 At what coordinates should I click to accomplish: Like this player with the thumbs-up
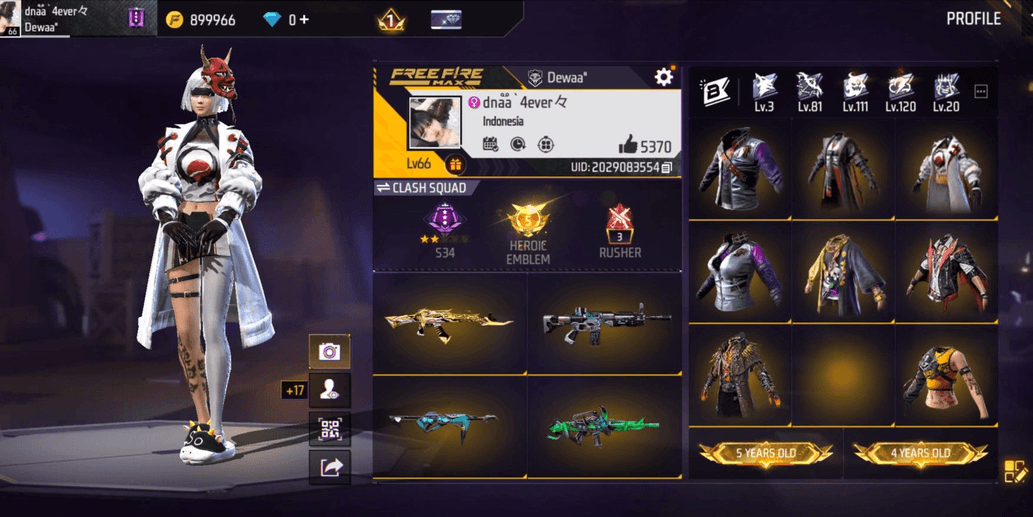click(628, 145)
